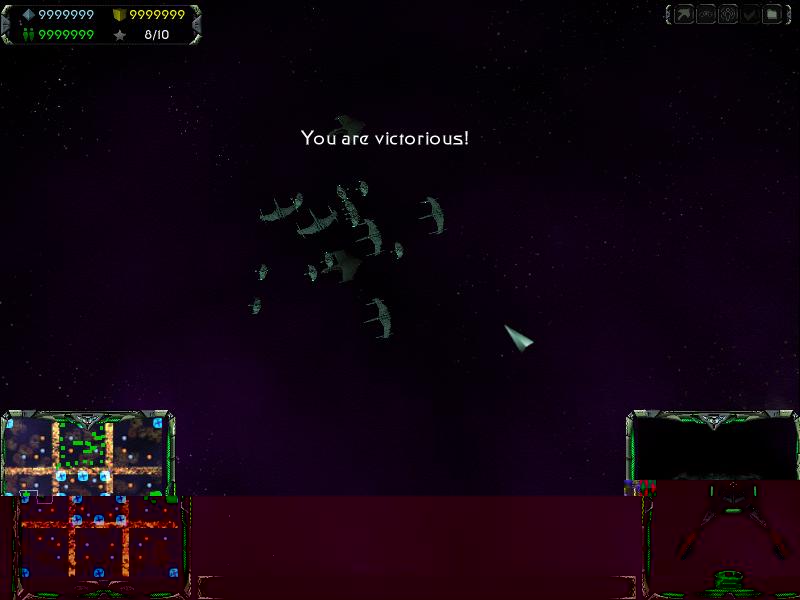Click the arrow icon in the top toolbar
Viewport: 800px width, 600px height.
click(x=684, y=15)
